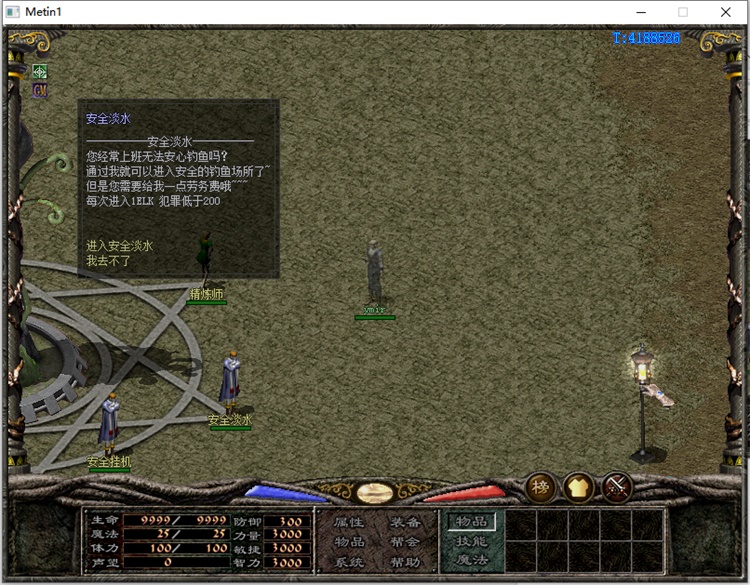Open the 系统 system menu

pos(349,562)
